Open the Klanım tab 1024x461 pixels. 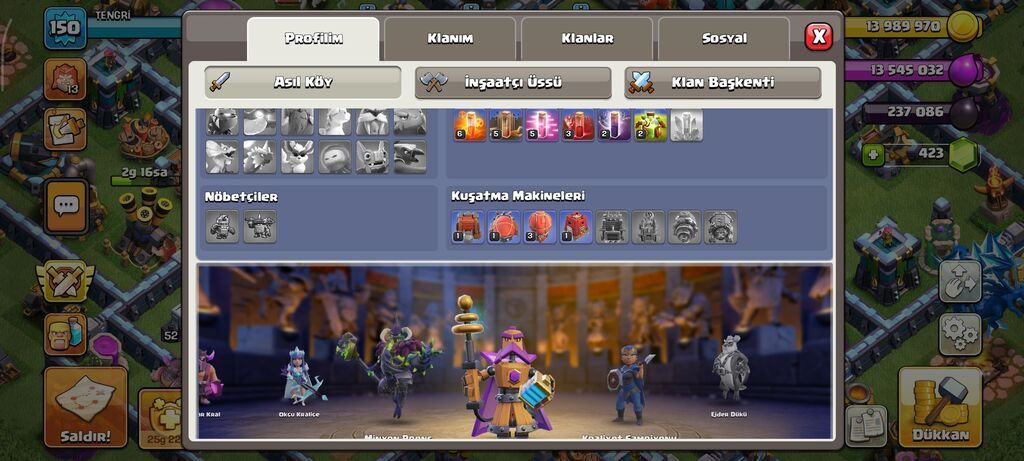pos(450,39)
